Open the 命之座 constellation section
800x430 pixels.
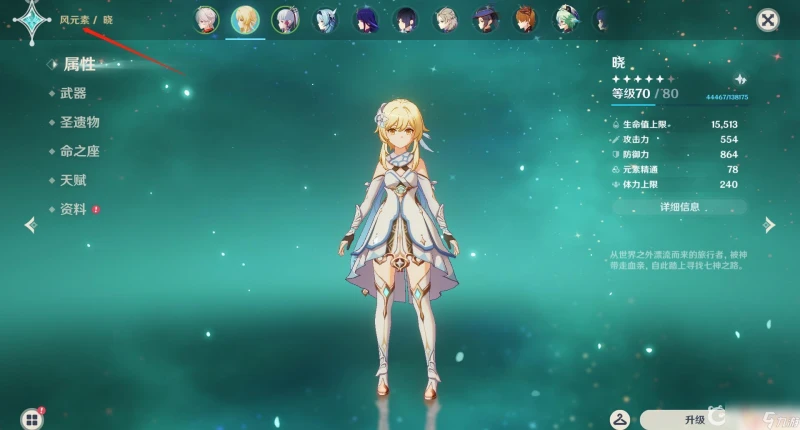(79, 151)
